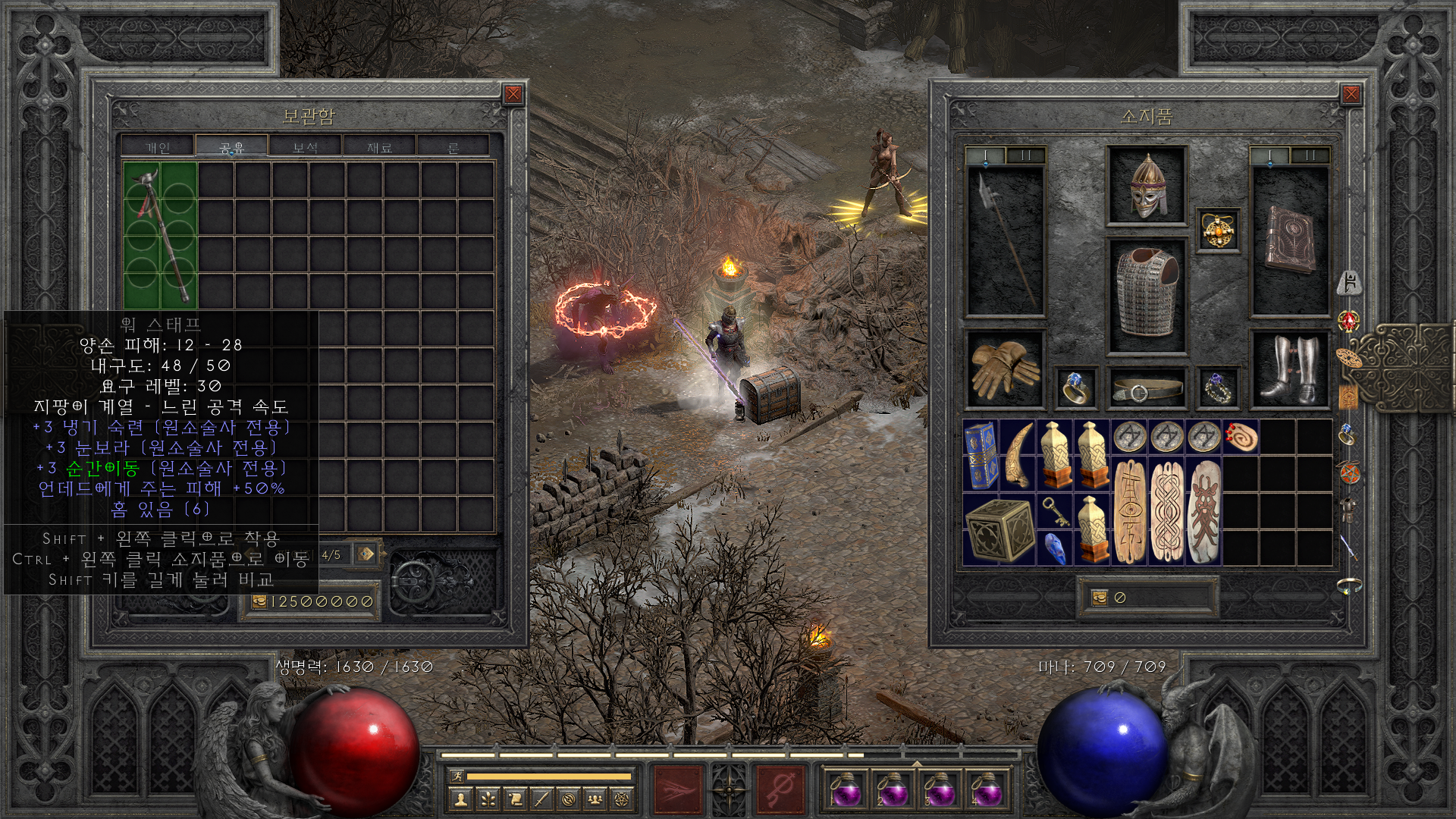The height and width of the screenshot is (819, 1456).
Task: Select the equipped helmet slot
Action: [1146, 185]
